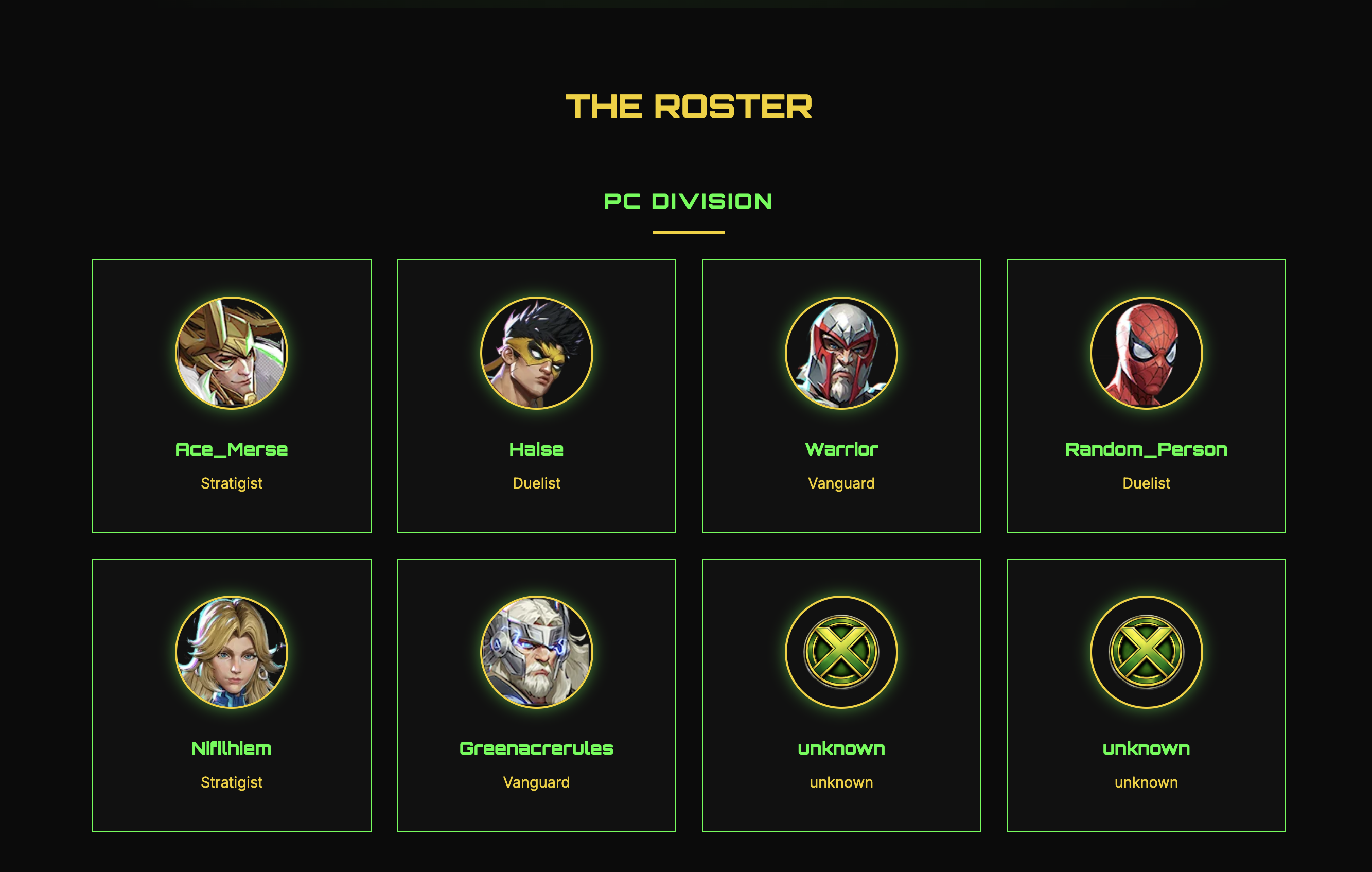Click Random_Person's Spider-Man avatar
The image size is (1372, 872).
[1146, 353]
